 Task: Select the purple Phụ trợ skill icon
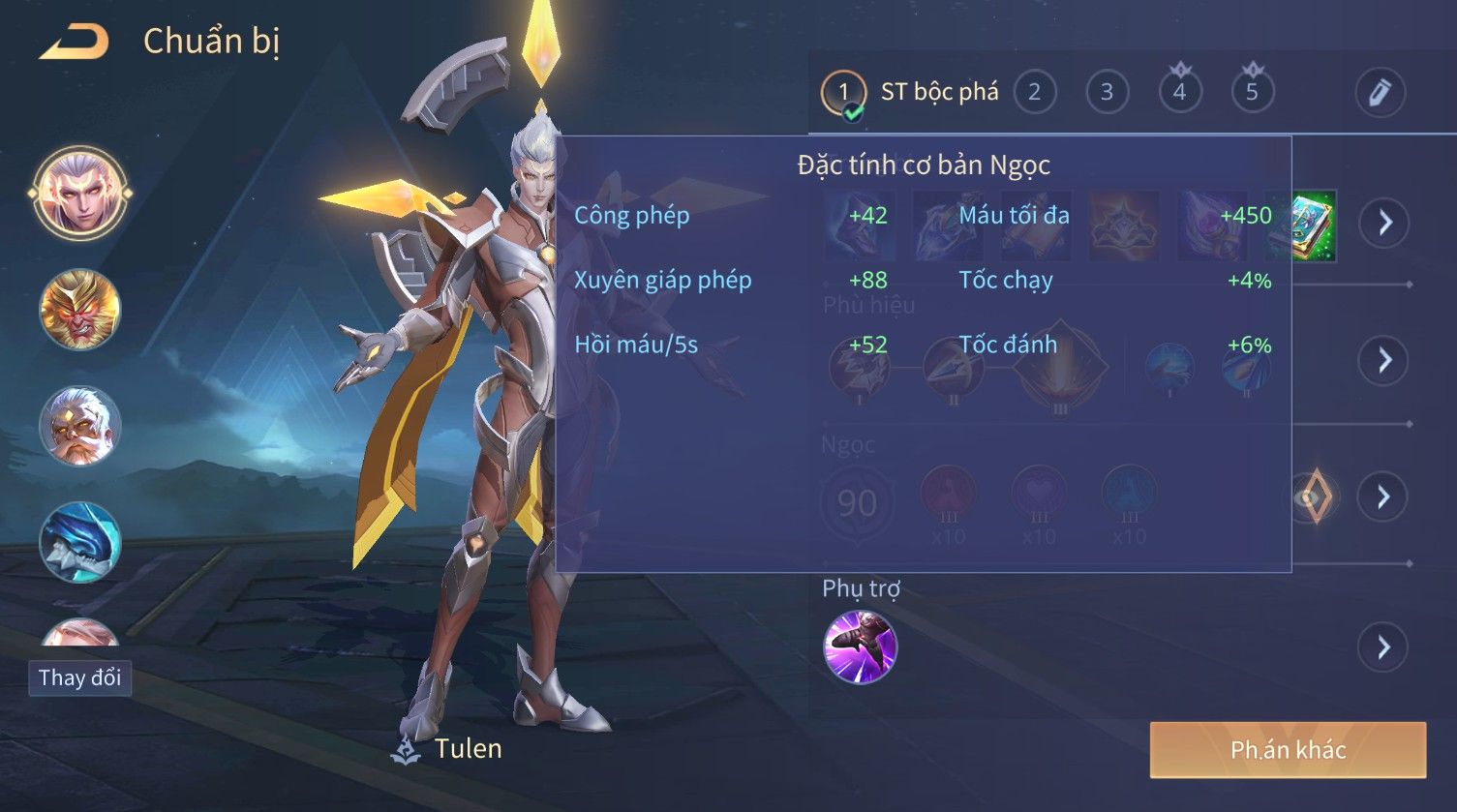tap(860, 647)
